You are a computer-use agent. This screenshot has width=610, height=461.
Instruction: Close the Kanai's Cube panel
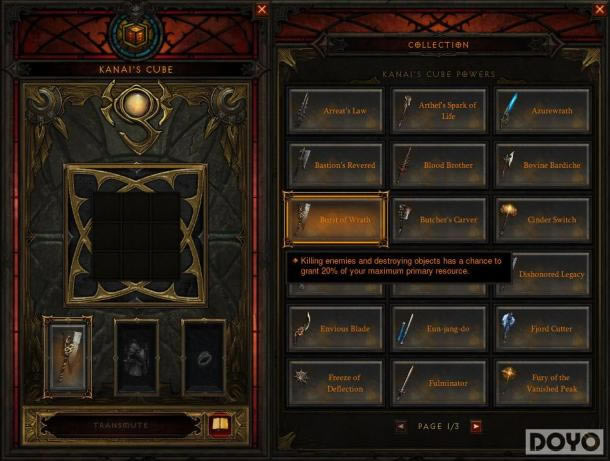tap(262, 9)
